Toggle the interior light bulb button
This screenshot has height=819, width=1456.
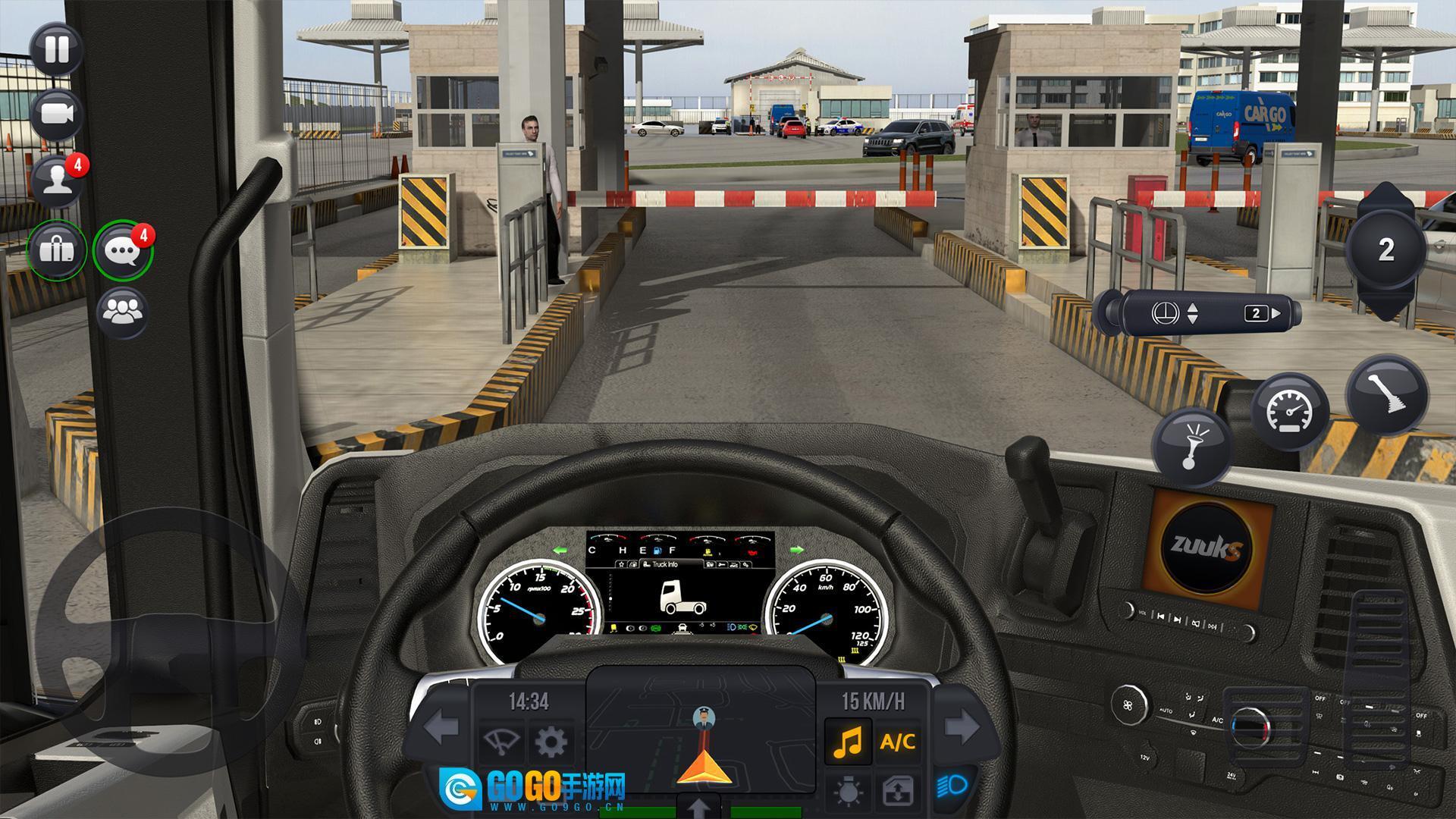(848, 792)
